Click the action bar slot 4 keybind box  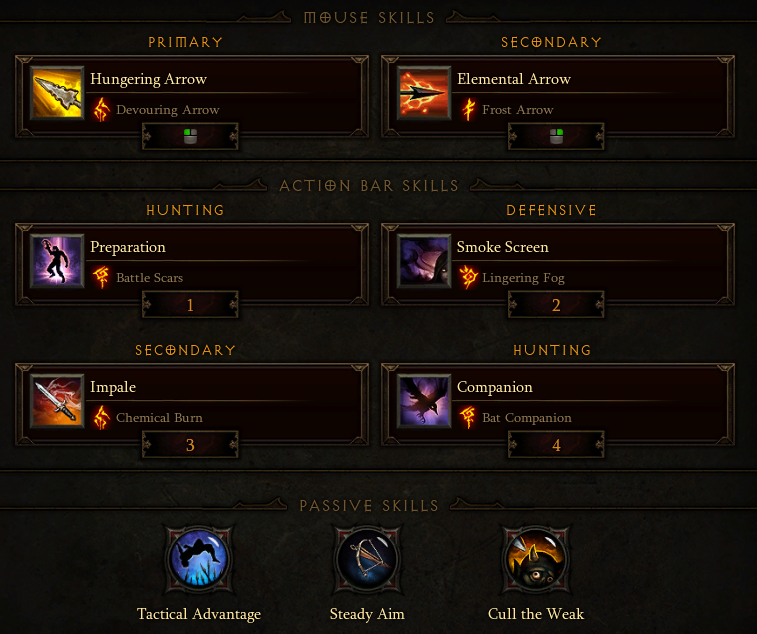pos(557,445)
